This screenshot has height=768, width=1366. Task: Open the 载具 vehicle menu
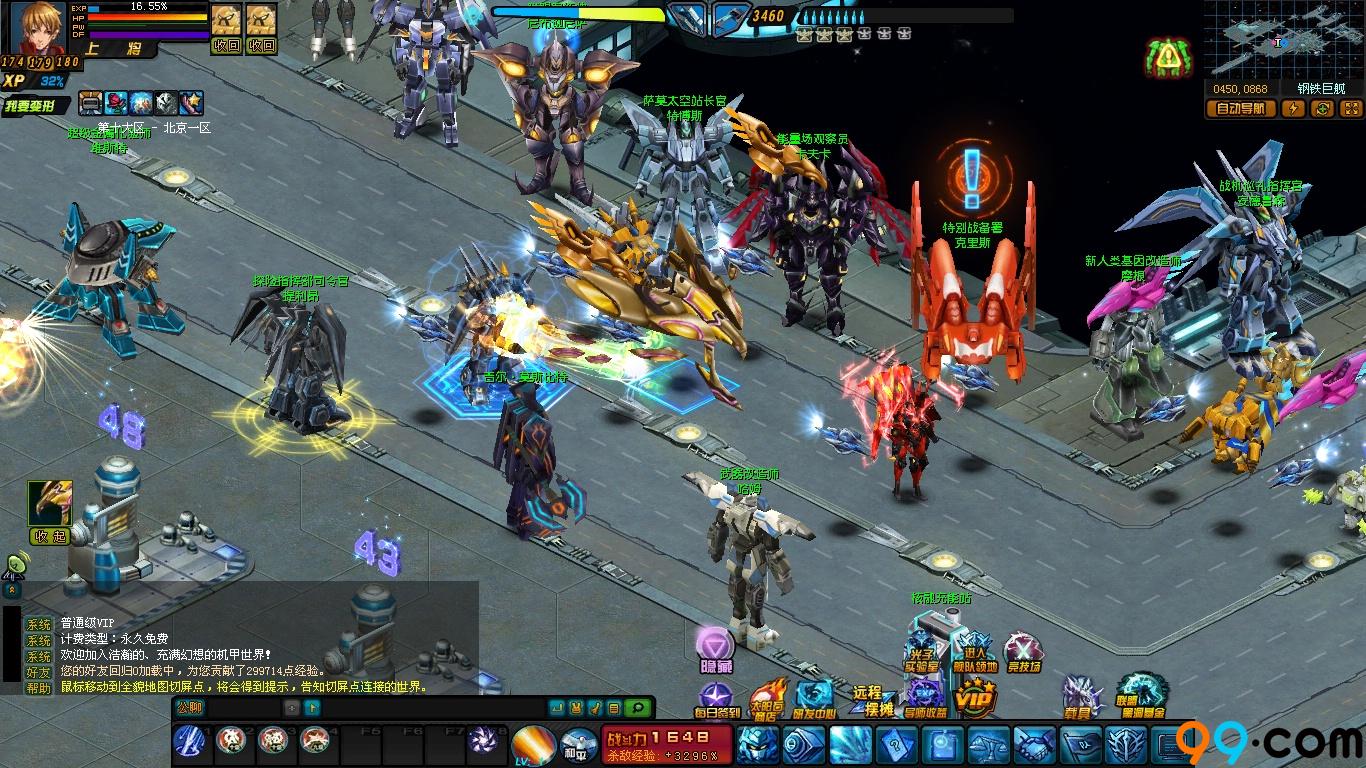[1081, 697]
